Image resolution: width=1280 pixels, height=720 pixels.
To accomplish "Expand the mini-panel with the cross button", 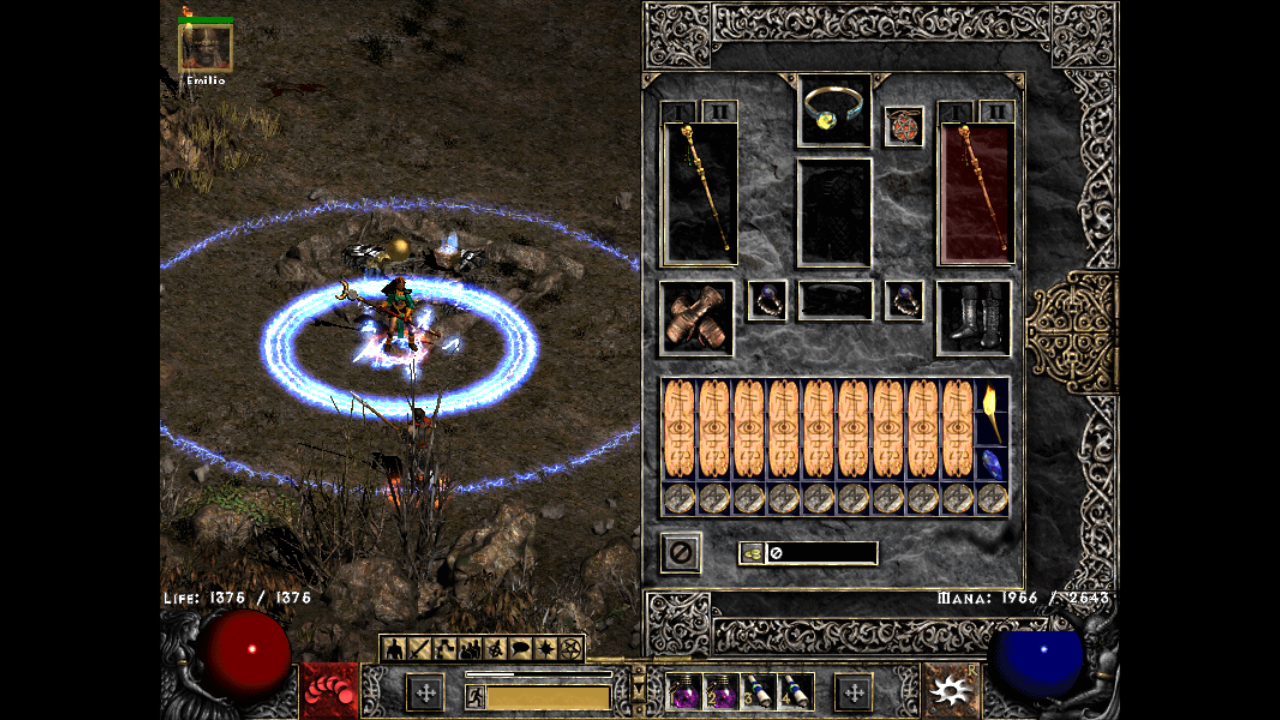I will pyautogui.click(x=428, y=693).
